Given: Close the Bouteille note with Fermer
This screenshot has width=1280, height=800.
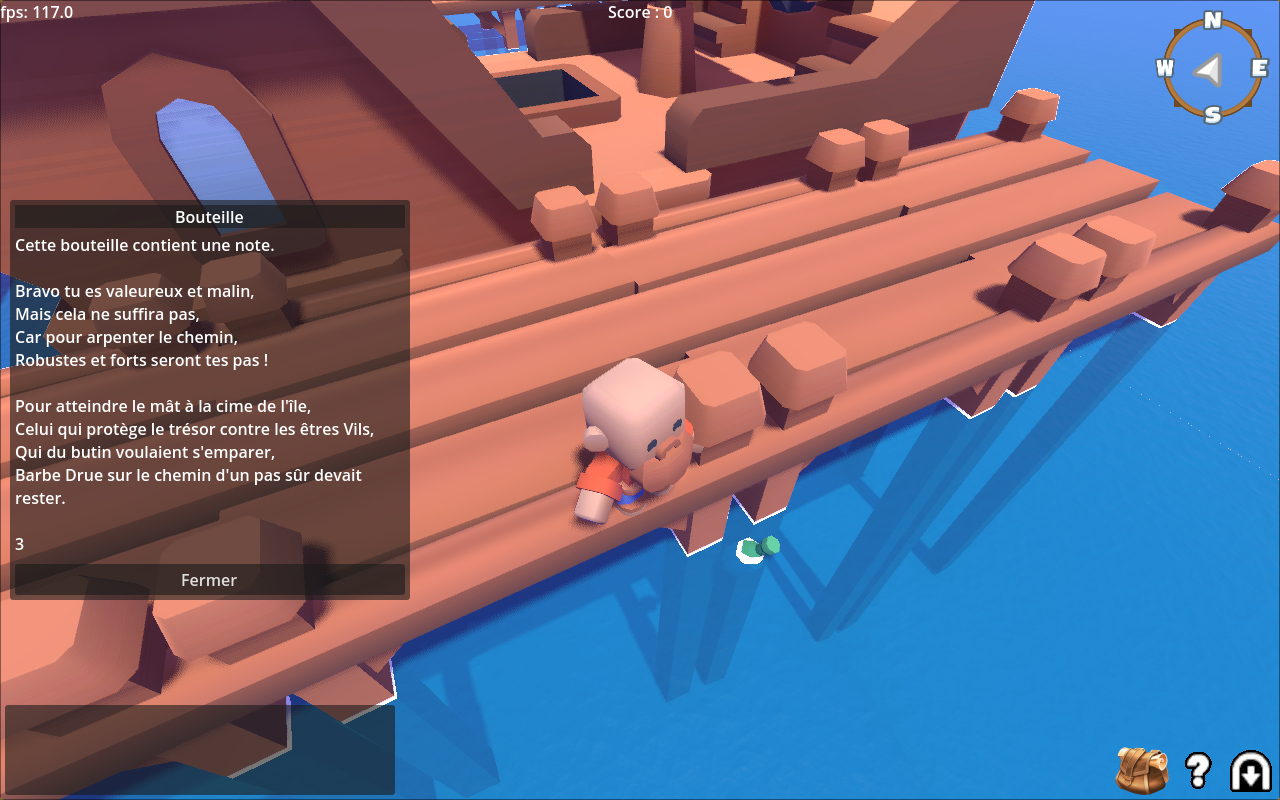Looking at the screenshot, I should tap(209, 580).
